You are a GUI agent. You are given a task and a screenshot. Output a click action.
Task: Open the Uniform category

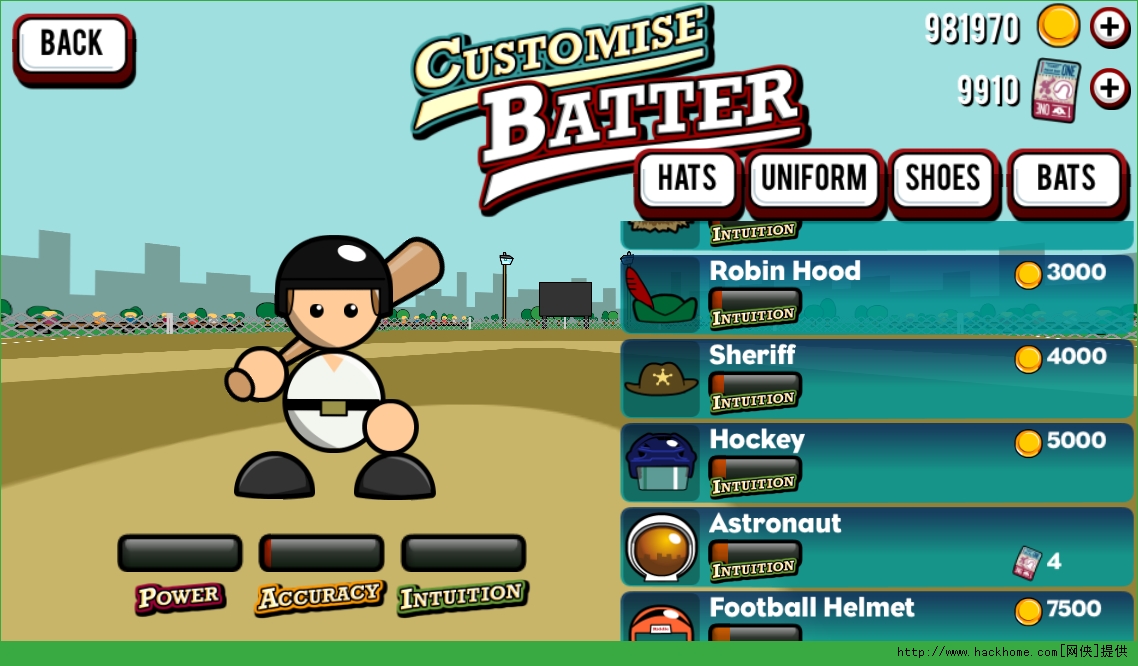point(814,180)
